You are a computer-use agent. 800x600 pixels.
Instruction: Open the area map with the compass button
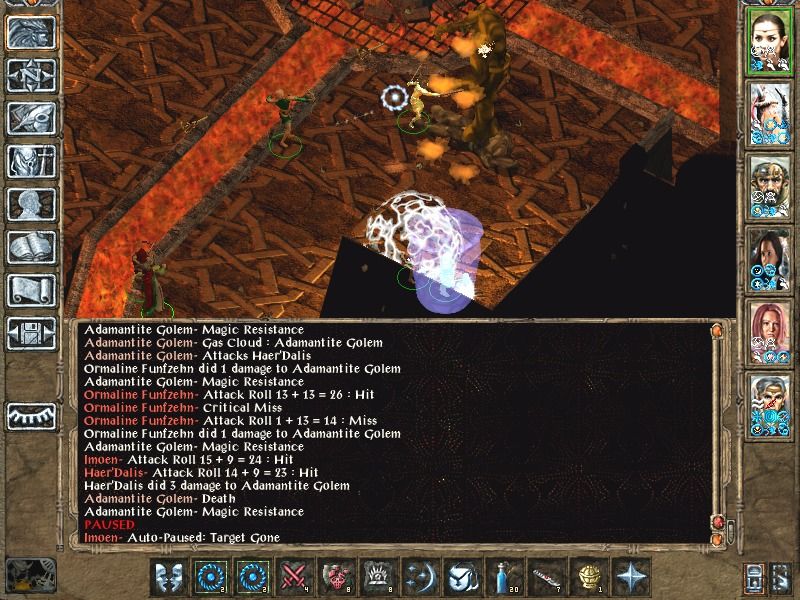[31, 77]
